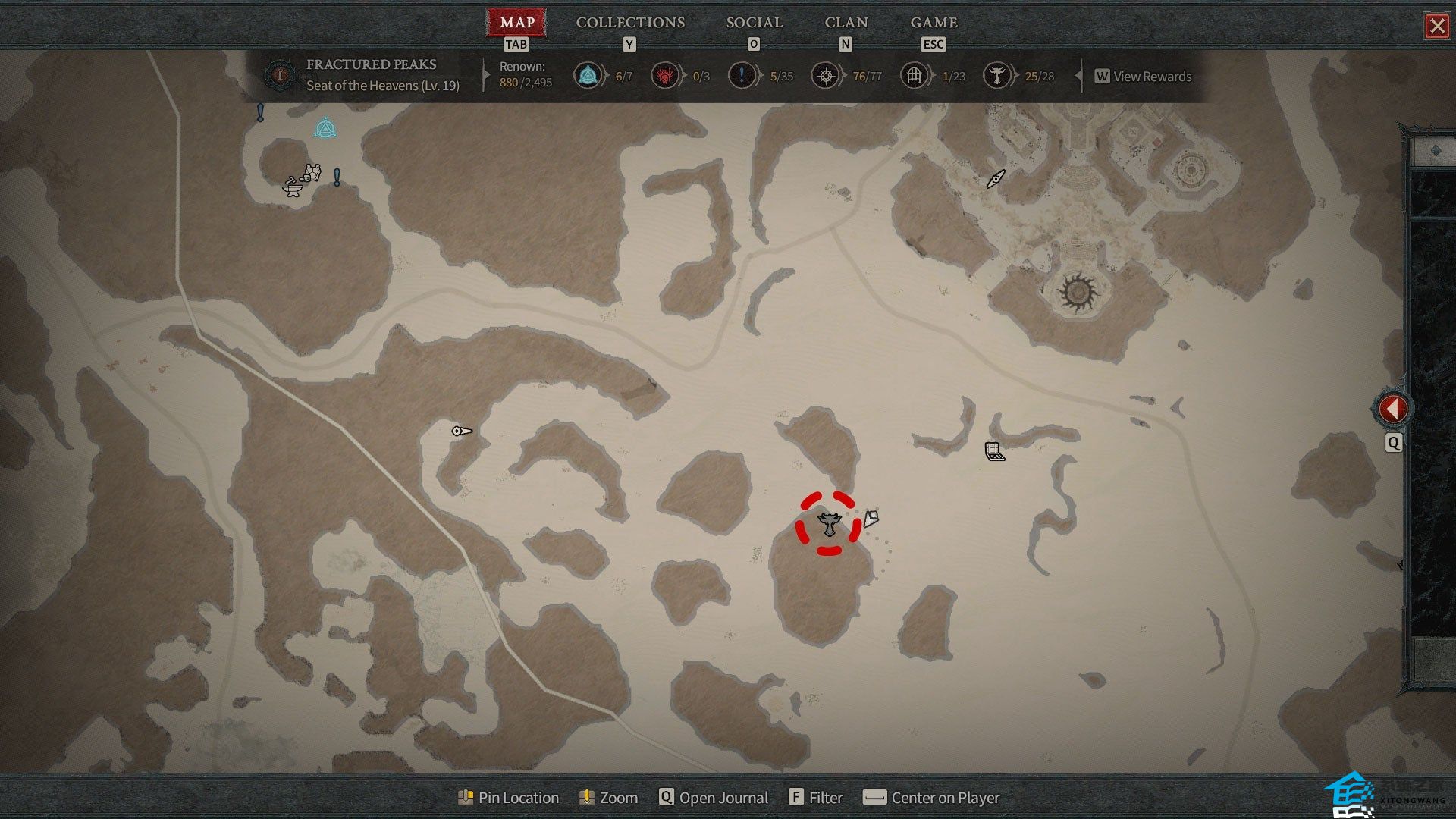Open the Social tab

pos(754,23)
